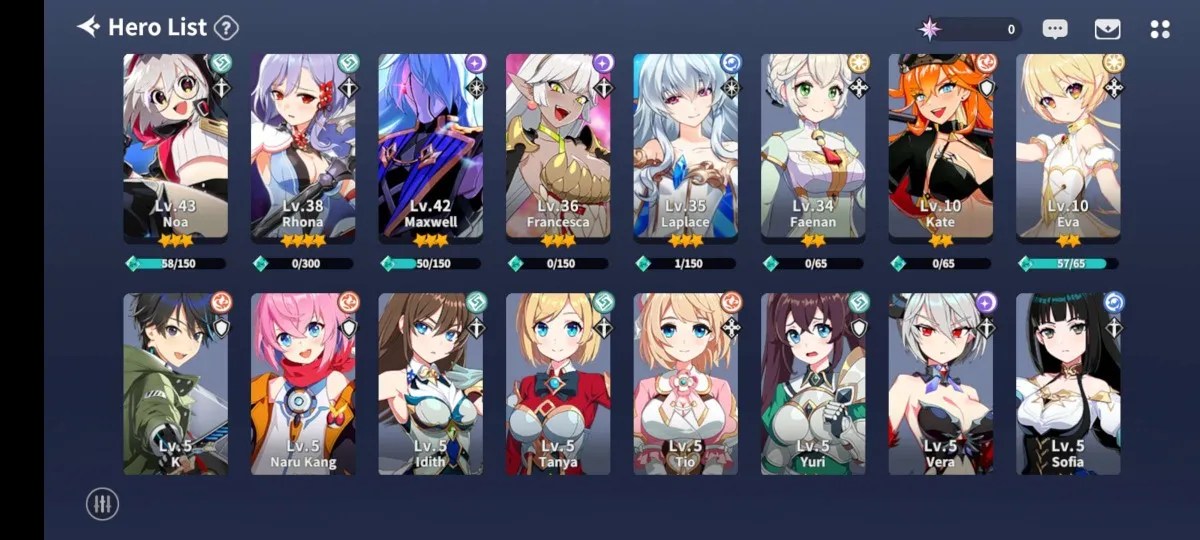
Task: Choose the Naru Kang hero card
Action: click(x=303, y=384)
